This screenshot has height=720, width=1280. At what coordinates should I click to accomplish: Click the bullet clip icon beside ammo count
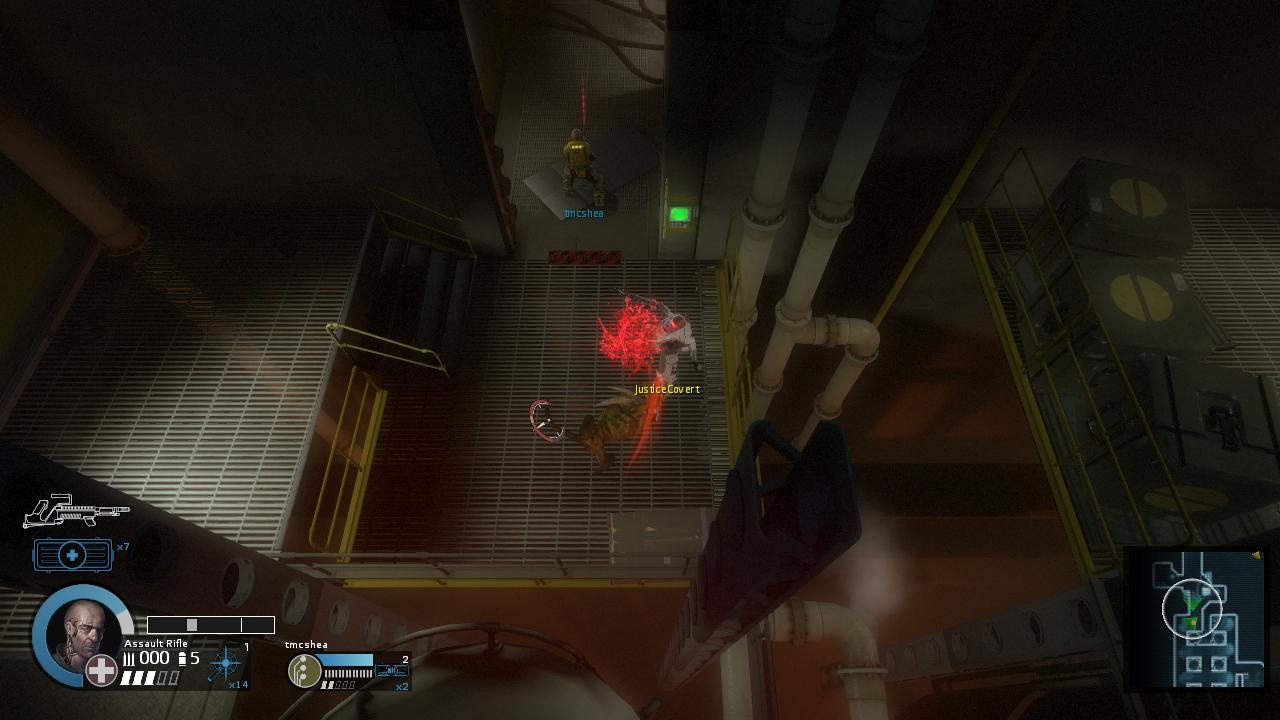(x=183, y=658)
